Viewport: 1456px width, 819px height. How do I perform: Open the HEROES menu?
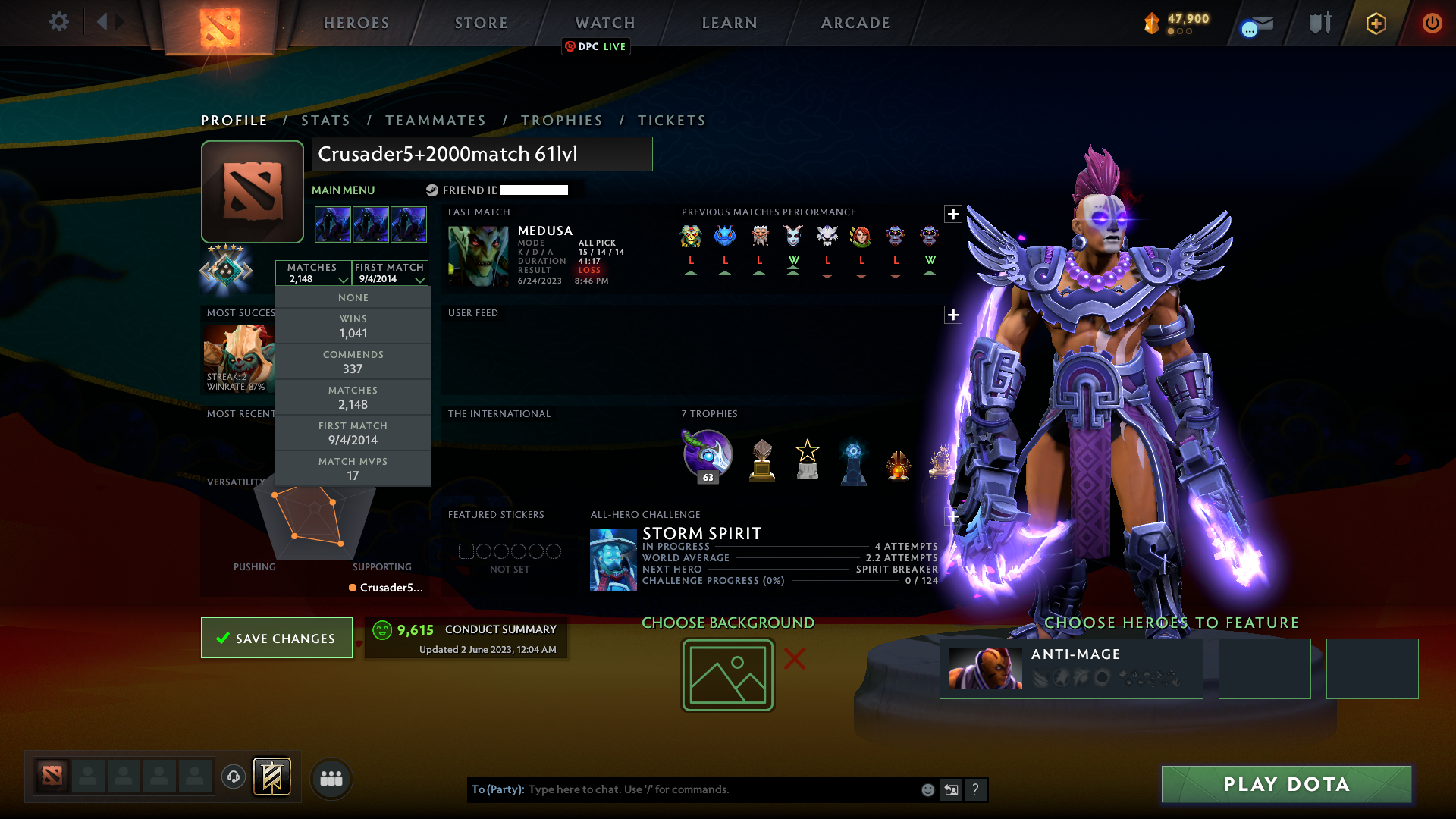point(356,23)
